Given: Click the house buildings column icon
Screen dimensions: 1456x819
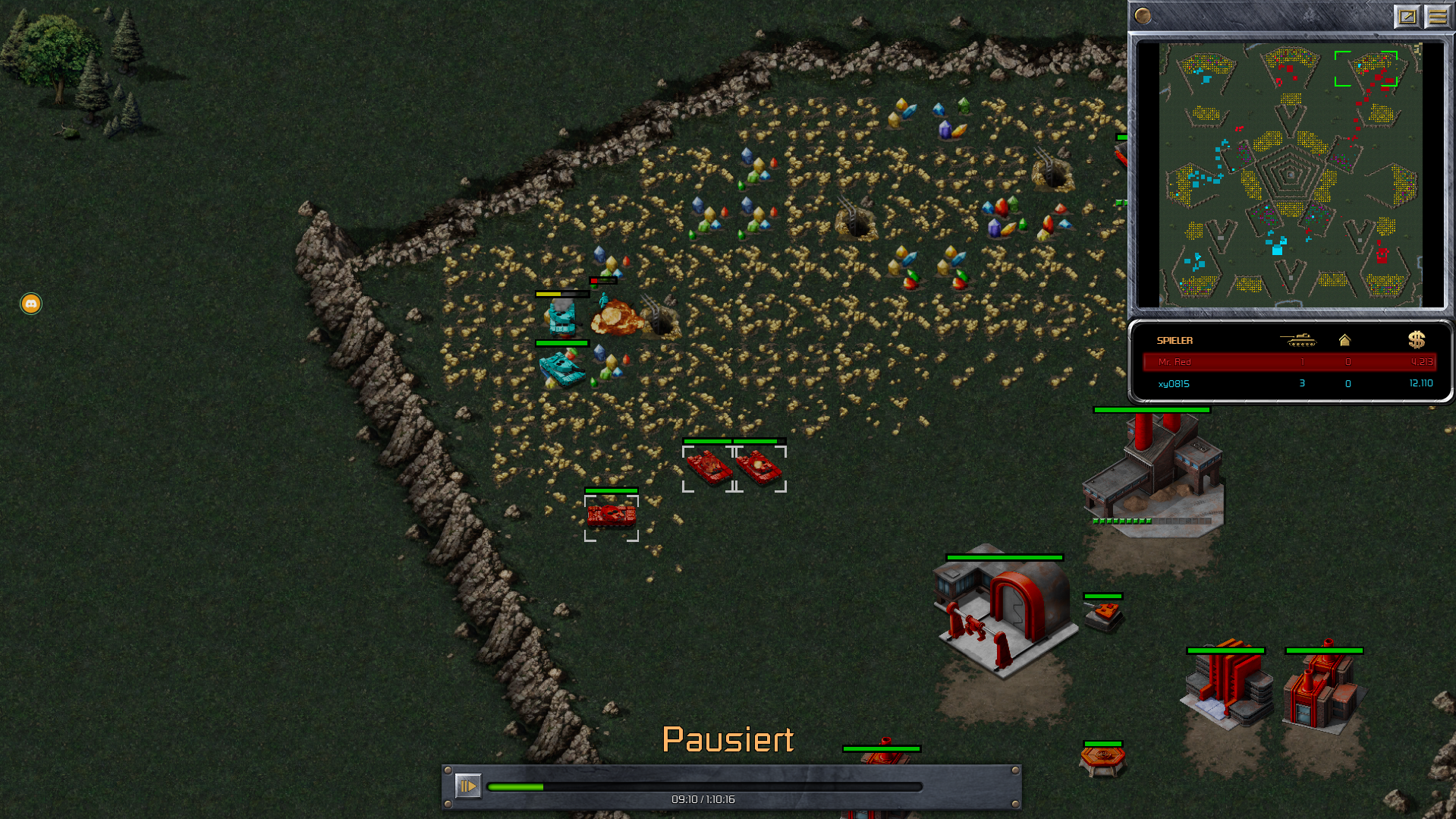Looking at the screenshot, I should pyautogui.click(x=1344, y=340).
